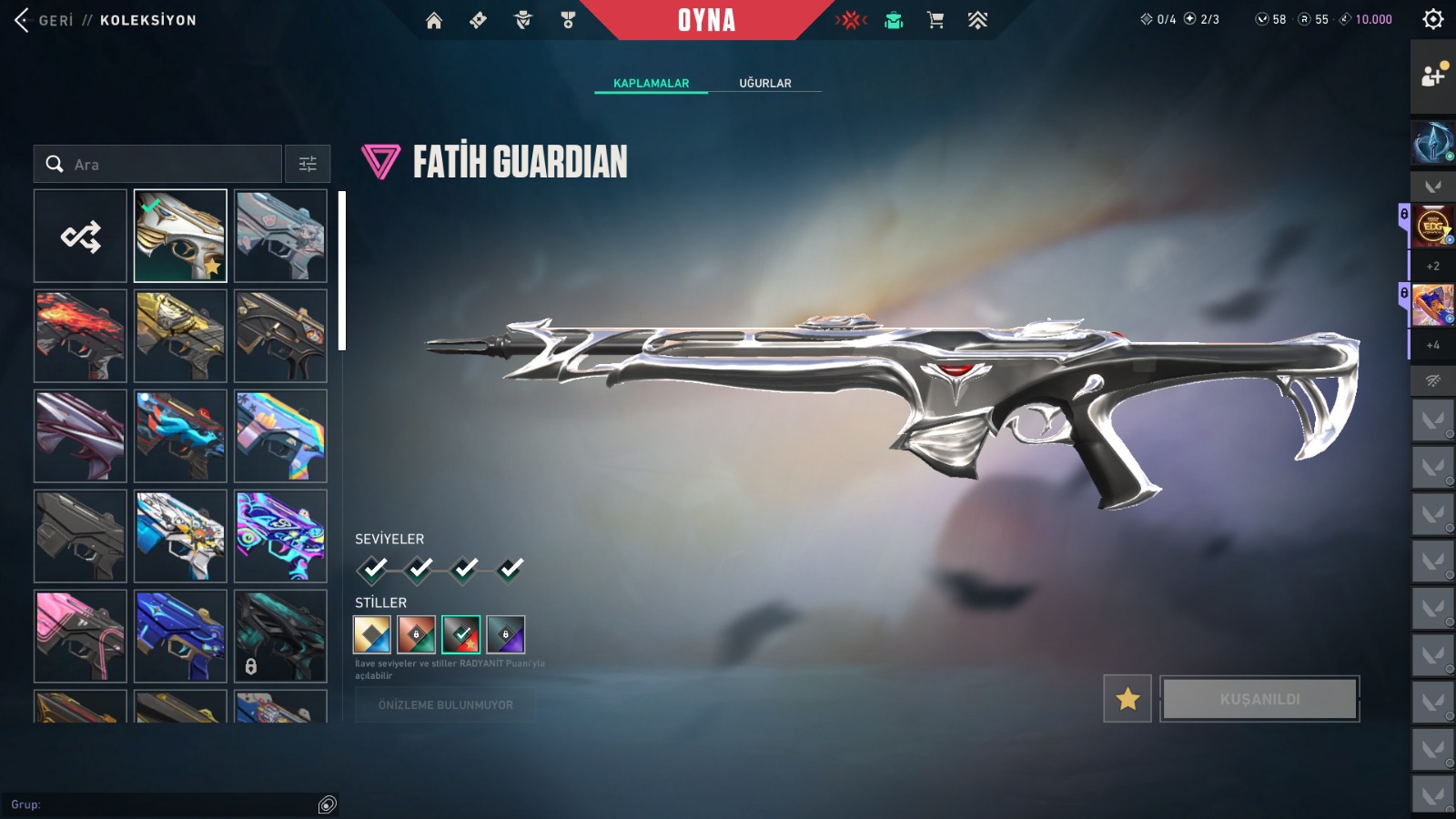Select the locked teal Guardian skin
This screenshot has width=1456, height=819.
click(x=280, y=636)
